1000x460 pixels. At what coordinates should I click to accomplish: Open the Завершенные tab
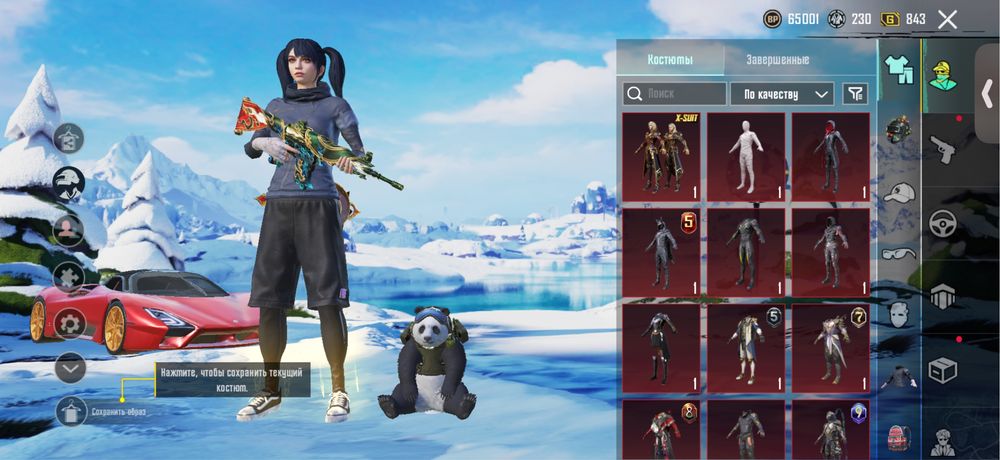[777, 59]
